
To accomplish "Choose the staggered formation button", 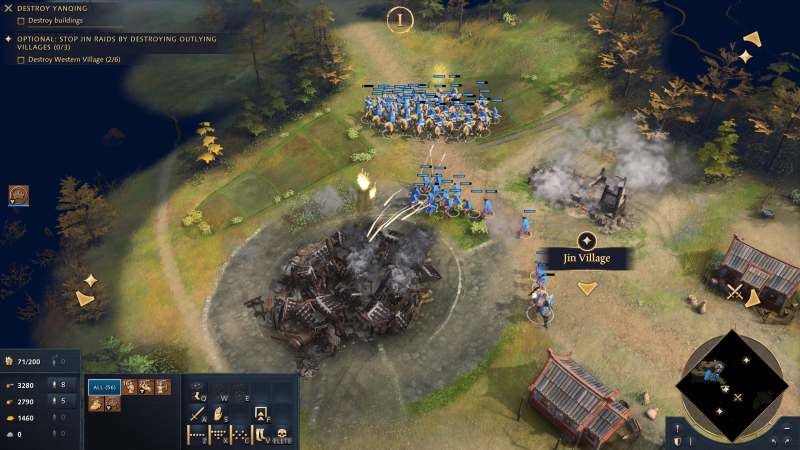I will [x=240, y=435].
